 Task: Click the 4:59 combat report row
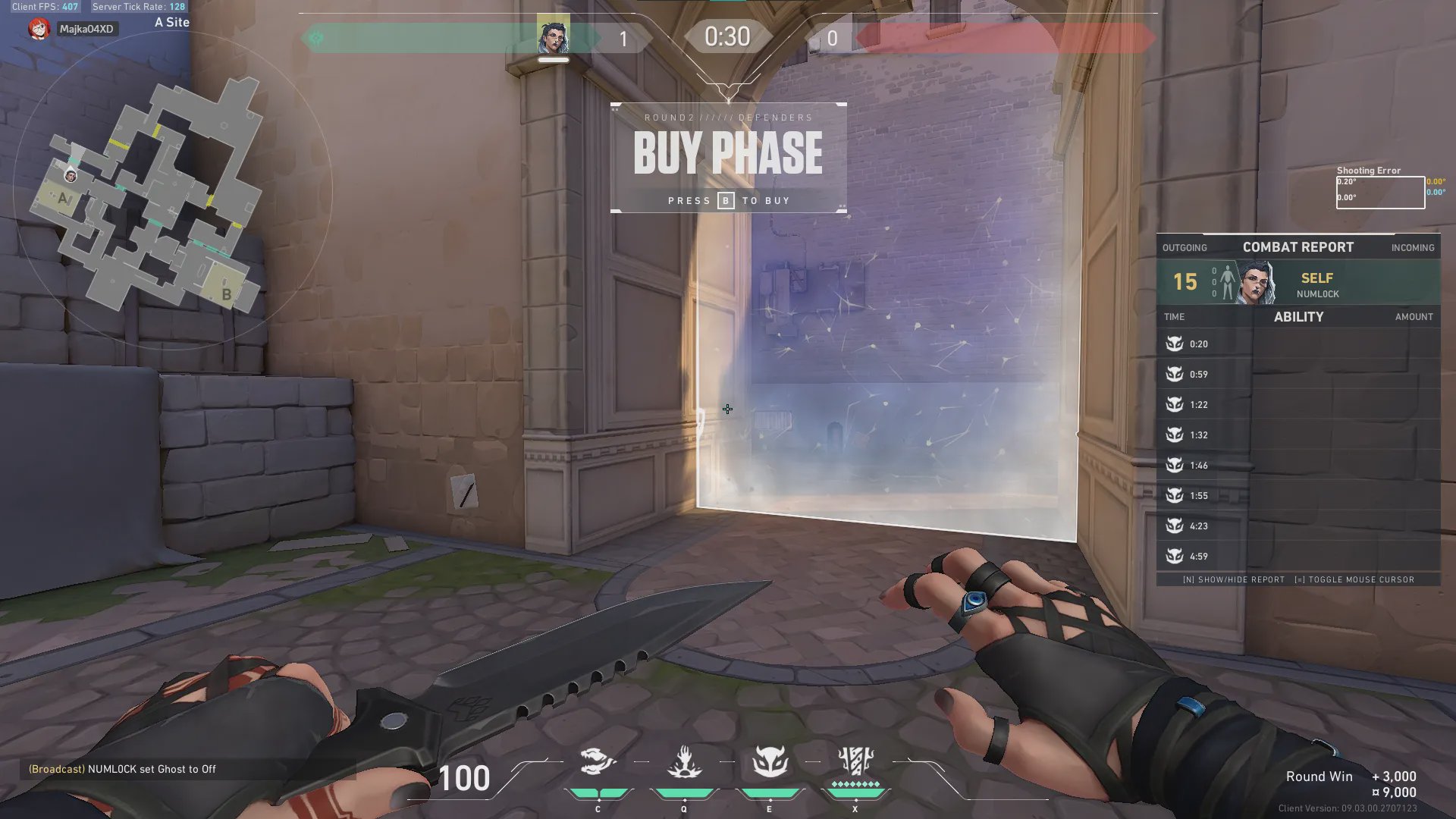click(x=1298, y=557)
